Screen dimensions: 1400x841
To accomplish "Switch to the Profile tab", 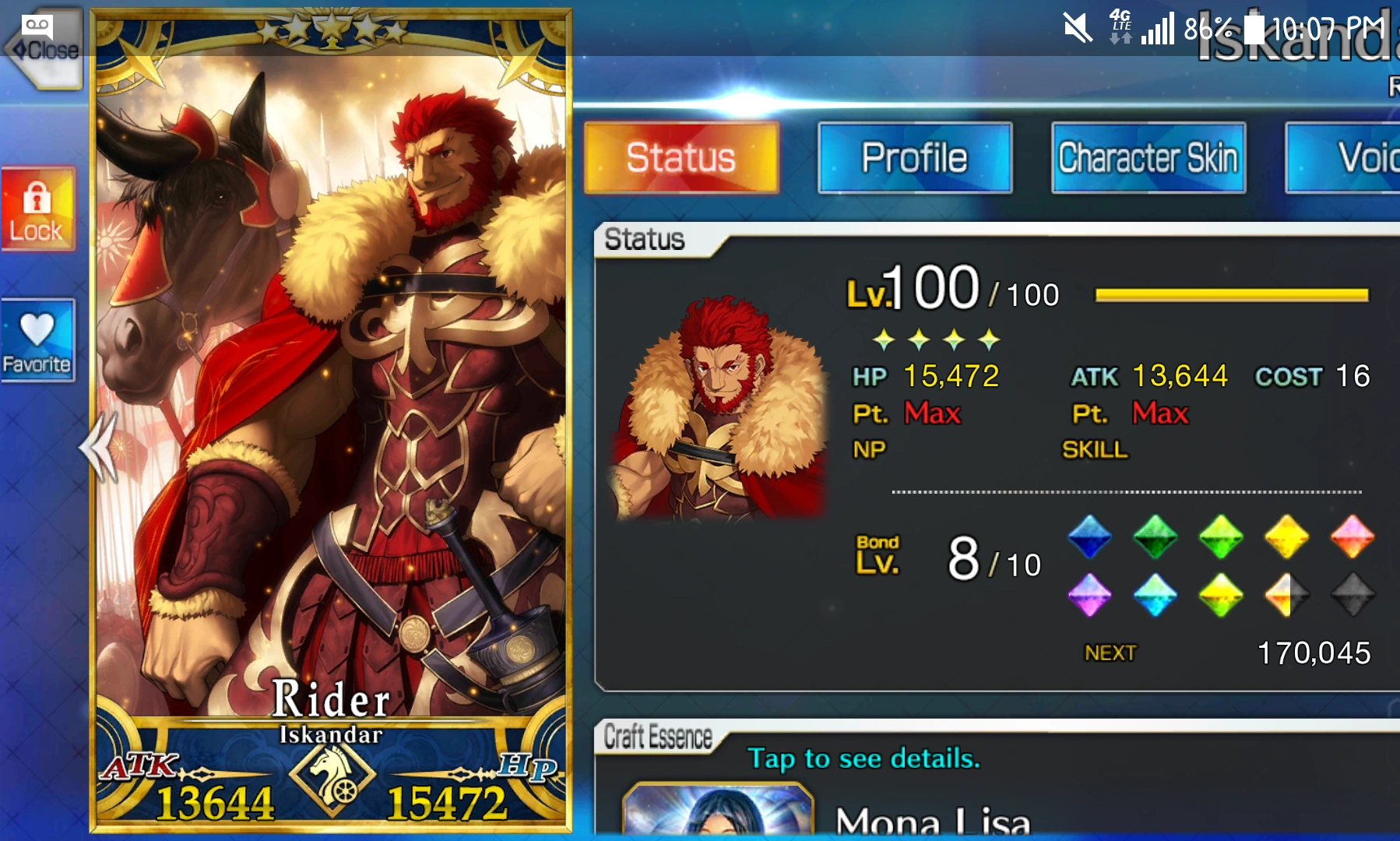I will (914, 157).
